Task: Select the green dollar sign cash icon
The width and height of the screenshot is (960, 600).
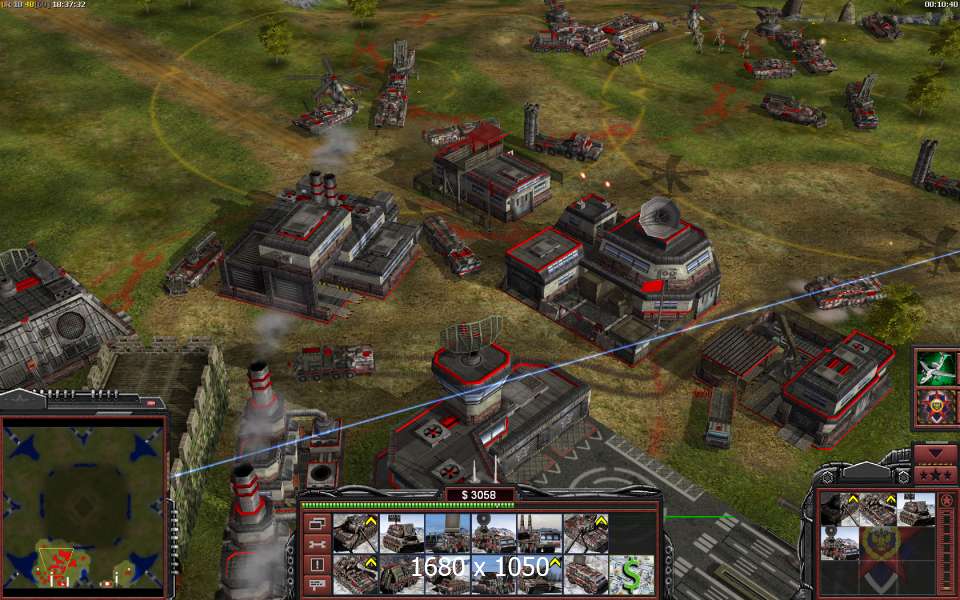Action: click(x=631, y=575)
